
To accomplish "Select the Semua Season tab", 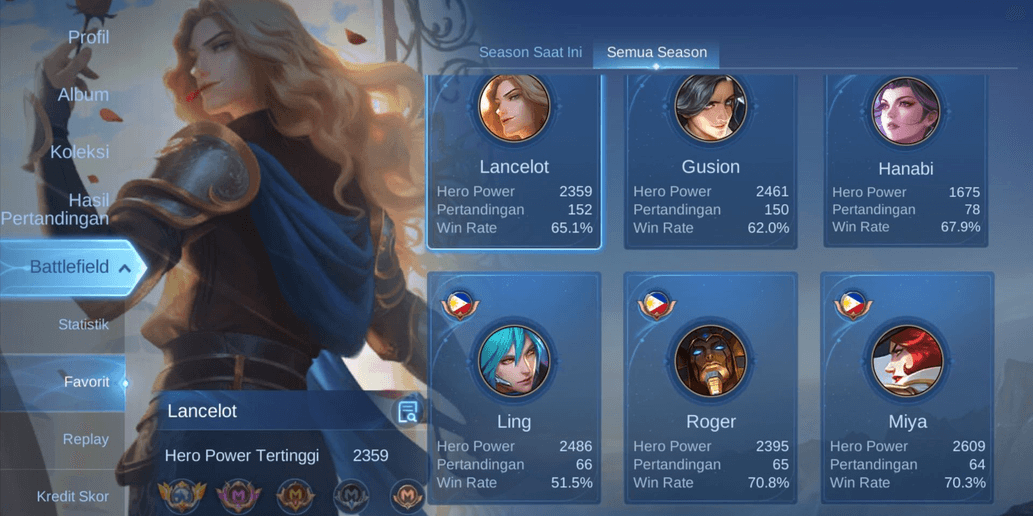I will click(656, 52).
